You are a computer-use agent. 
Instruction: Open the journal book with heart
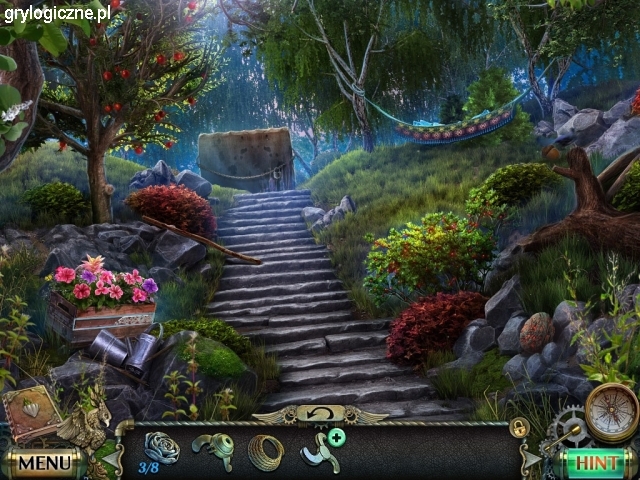click(31, 410)
